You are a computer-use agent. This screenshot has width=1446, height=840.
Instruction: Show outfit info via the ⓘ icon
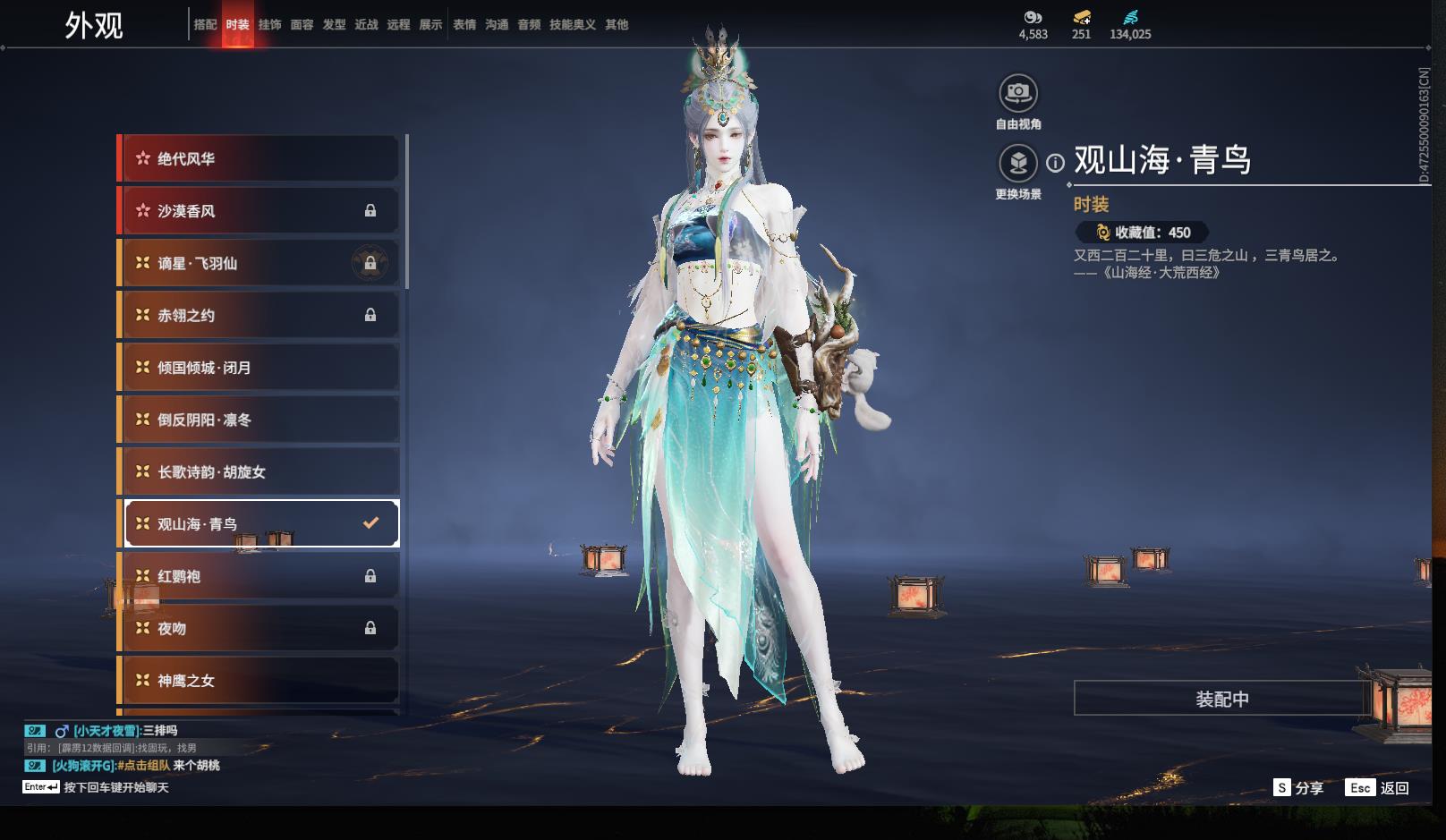pyautogui.click(x=1056, y=163)
